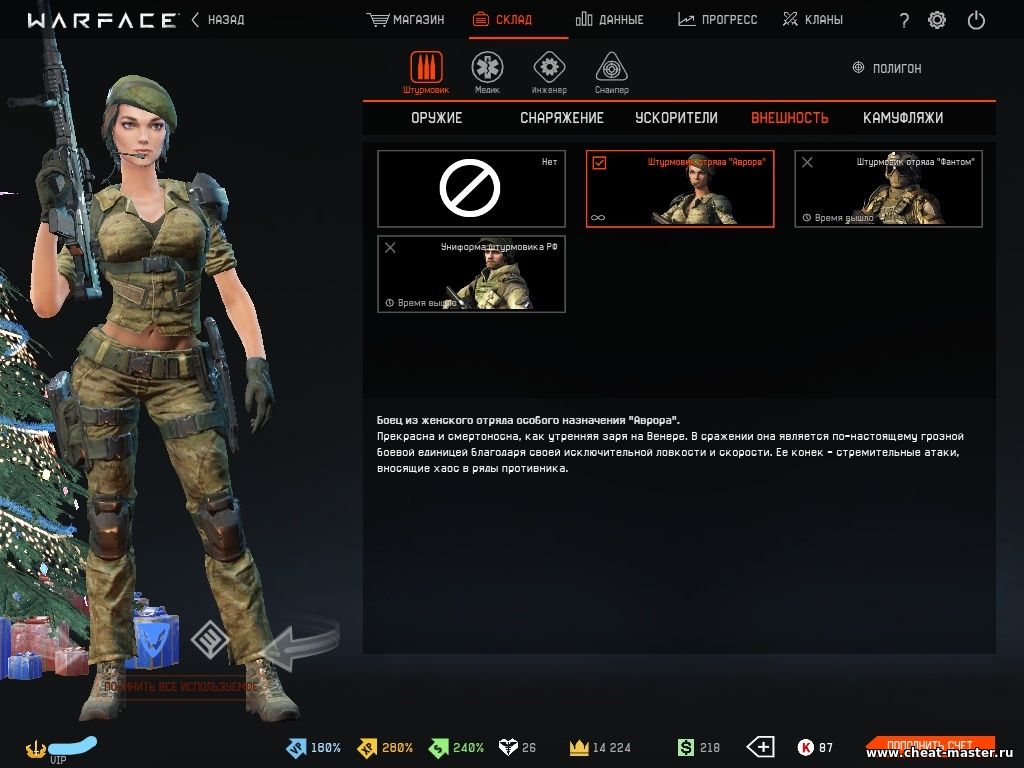Click the power exit icon

click(977, 20)
